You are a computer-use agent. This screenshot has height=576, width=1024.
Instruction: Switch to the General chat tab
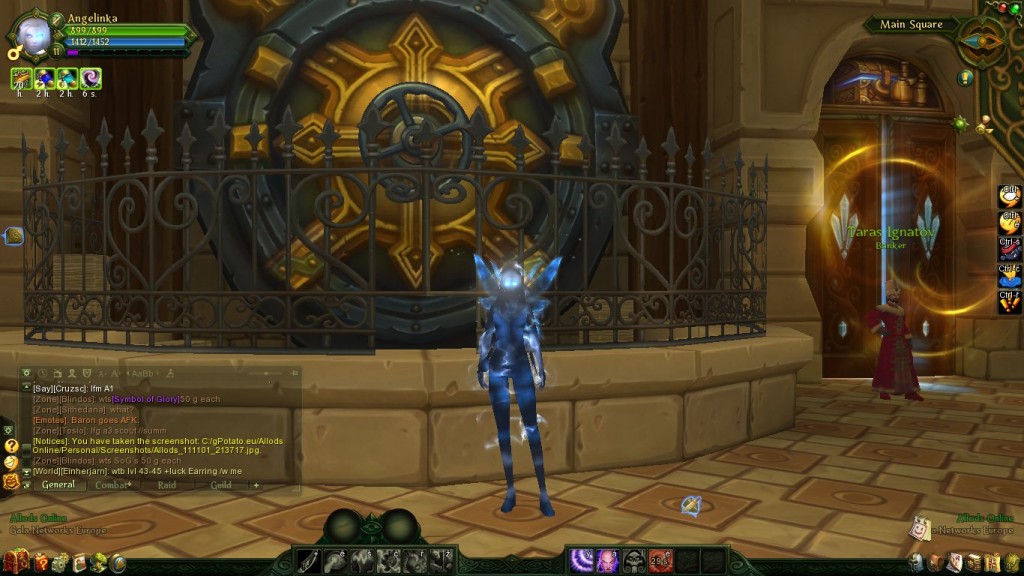(x=57, y=485)
